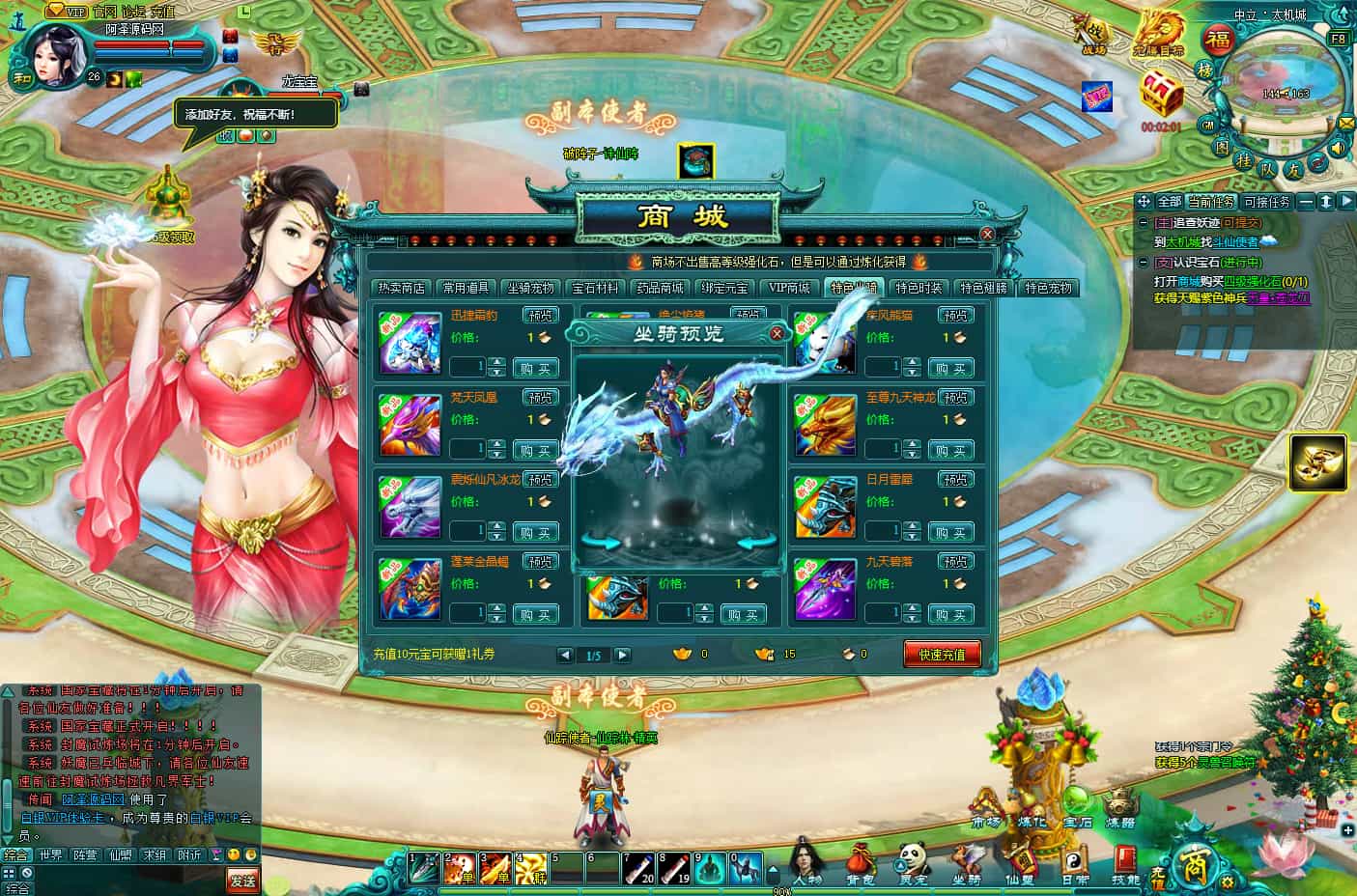Image resolution: width=1357 pixels, height=896 pixels.
Task: Select the VIP商城 tab
Action: tap(789, 288)
